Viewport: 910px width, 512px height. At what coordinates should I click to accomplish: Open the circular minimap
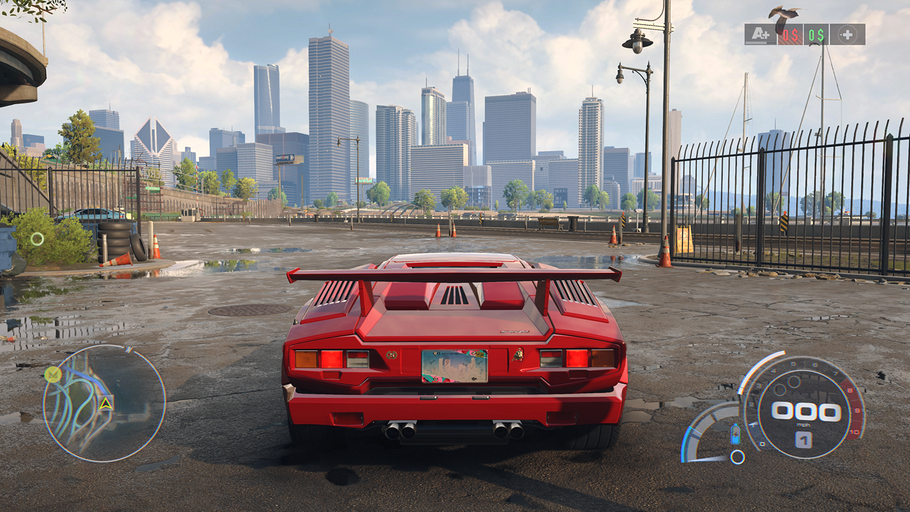(103, 403)
